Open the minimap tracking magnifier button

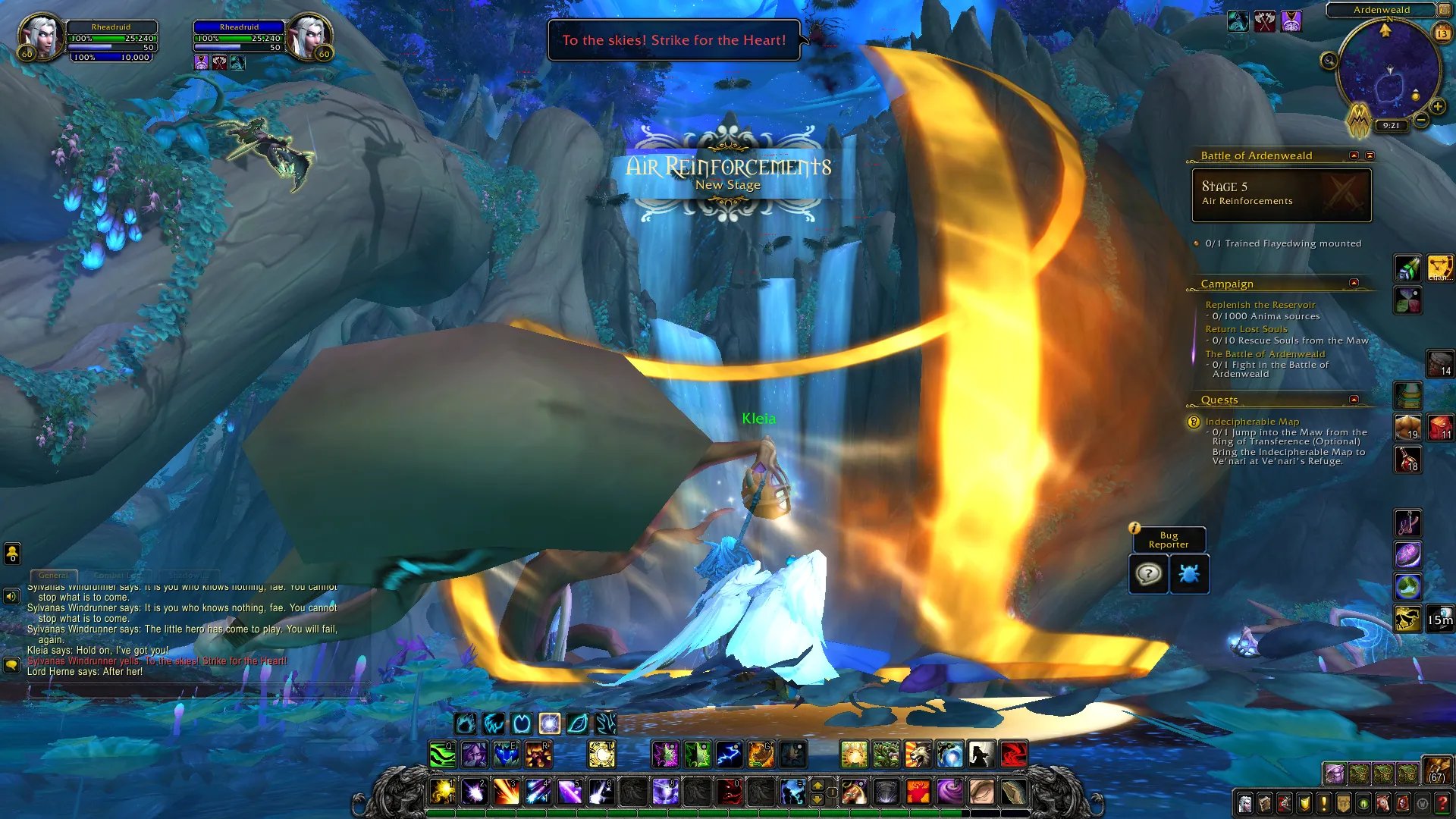pos(1329,61)
